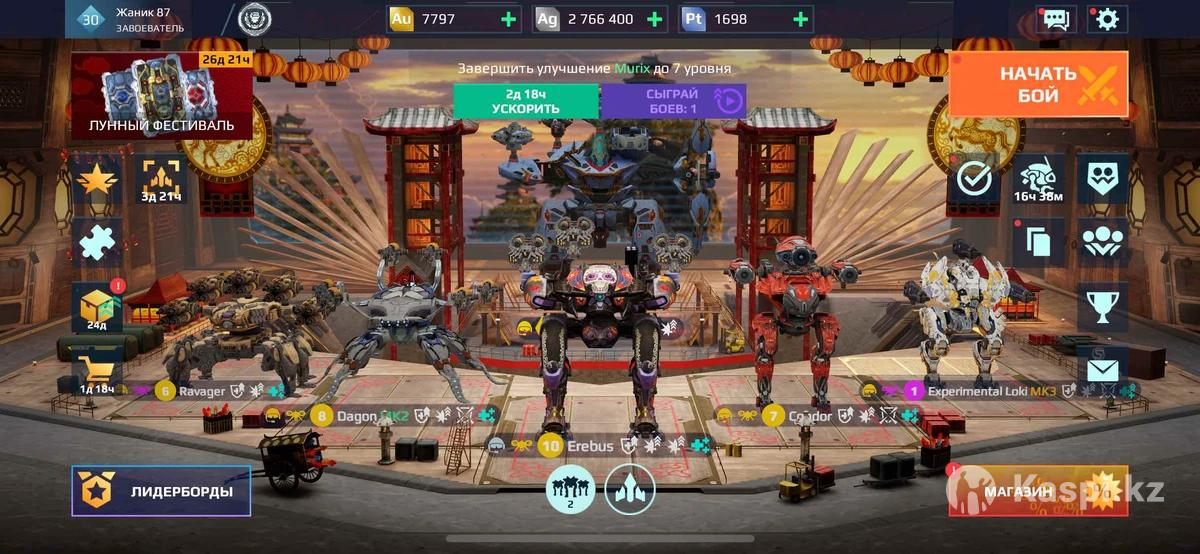
Task: Open the checkmark tasks icon
Action: pos(973,180)
